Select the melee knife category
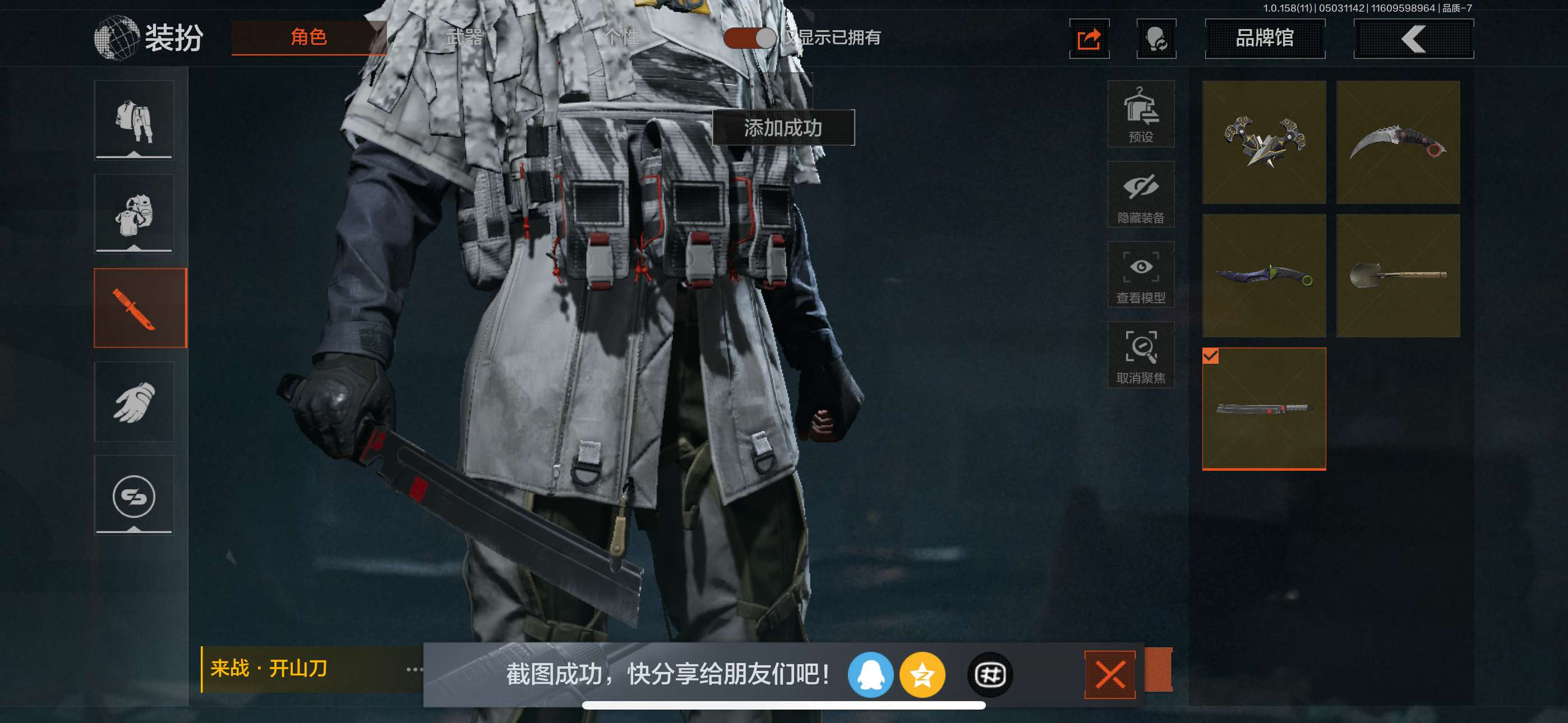The height and width of the screenshot is (723, 1568). (x=140, y=308)
